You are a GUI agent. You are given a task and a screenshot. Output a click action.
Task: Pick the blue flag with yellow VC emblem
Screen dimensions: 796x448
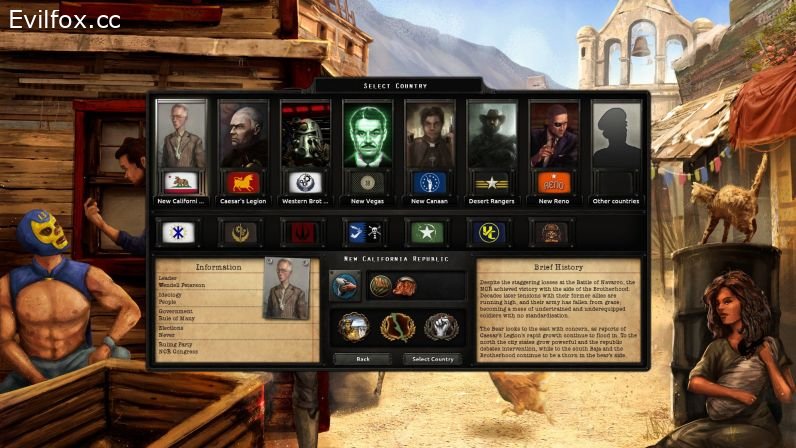coord(491,232)
